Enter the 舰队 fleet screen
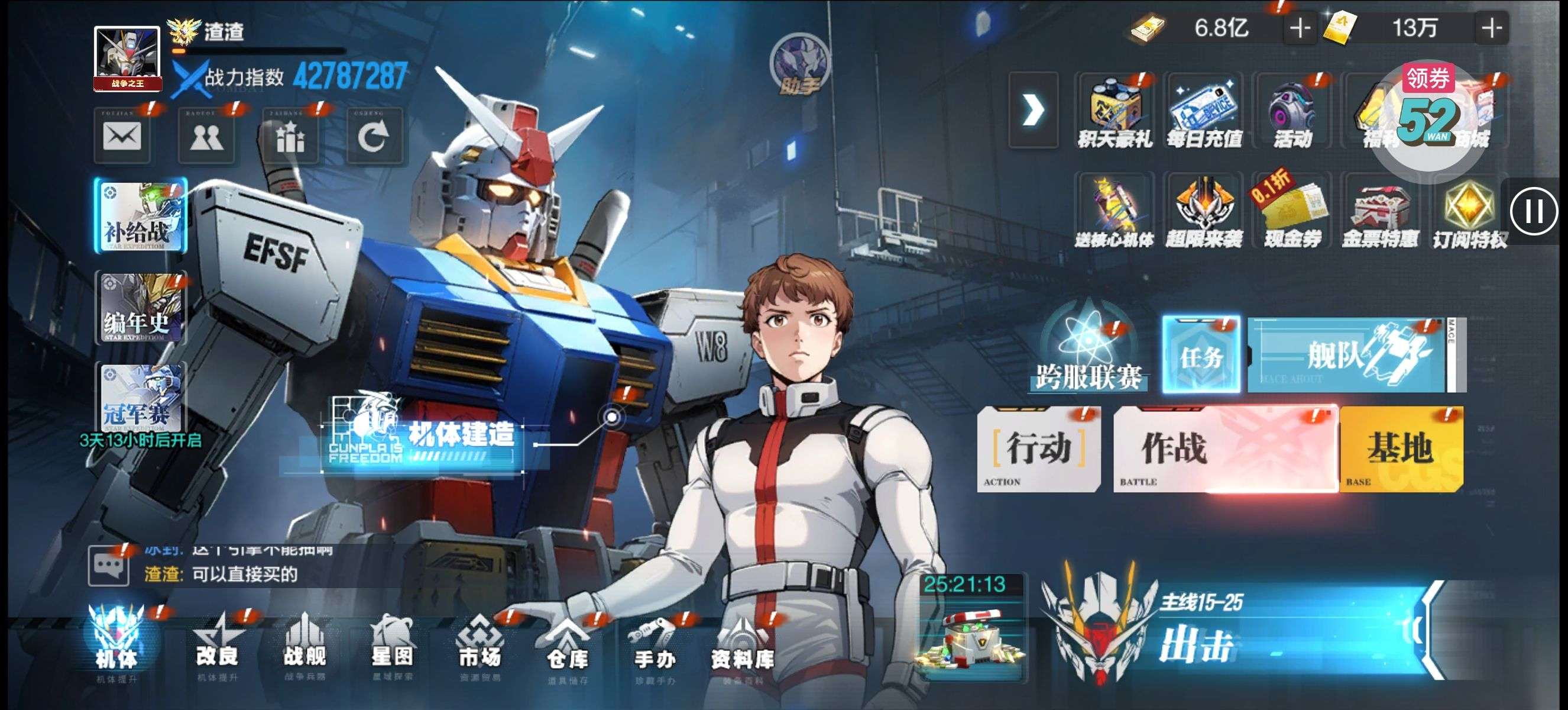Image resolution: width=1568 pixels, height=710 pixels. 1351,355
